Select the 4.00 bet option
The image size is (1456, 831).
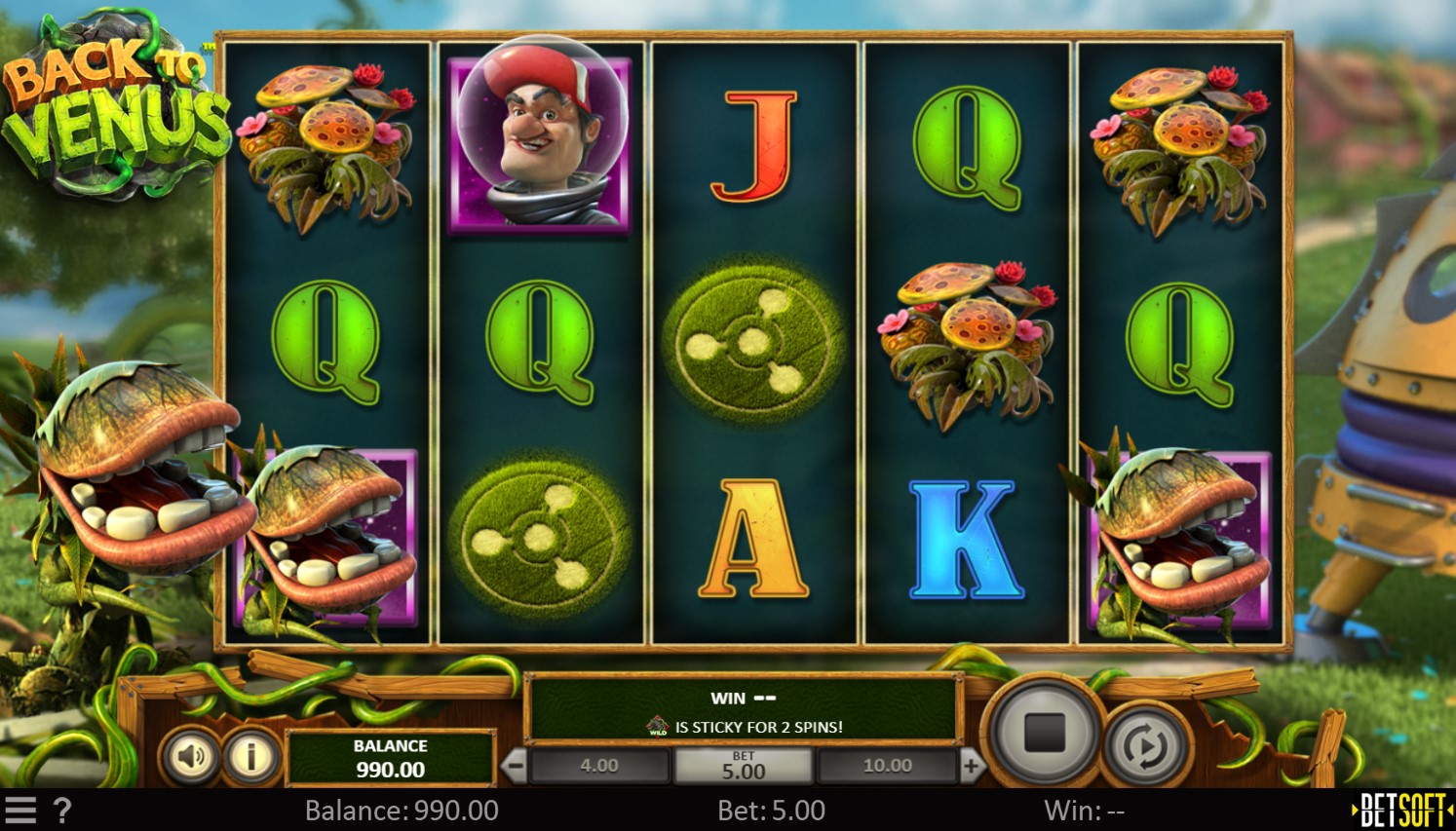[x=597, y=766]
